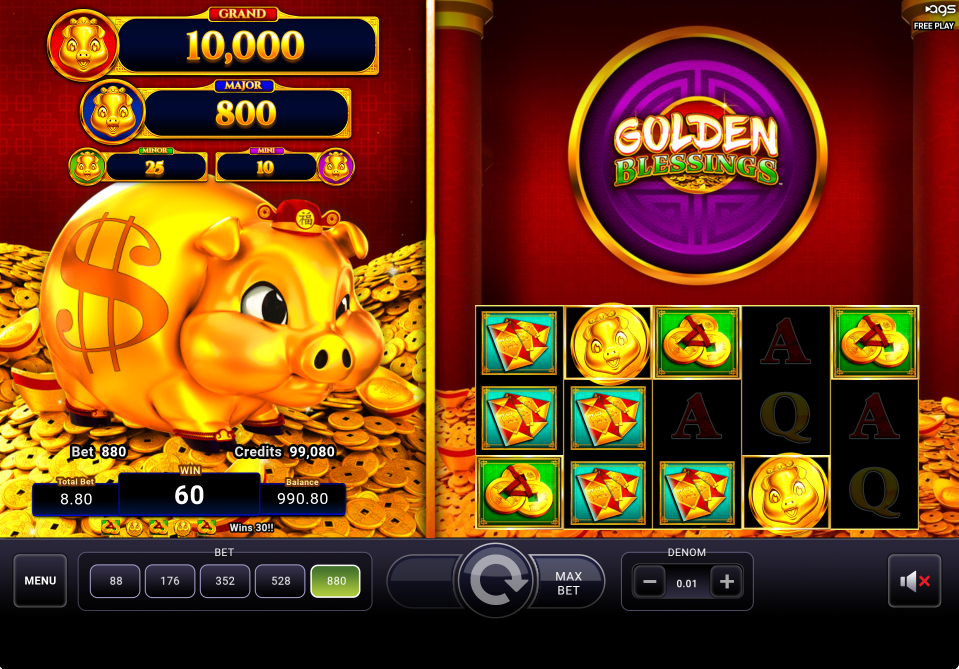Toggle the muted speaker sound icon
Image resolution: width=959 pixels, height=669 pixels.
pyautogui.click(x=914, y=581)
